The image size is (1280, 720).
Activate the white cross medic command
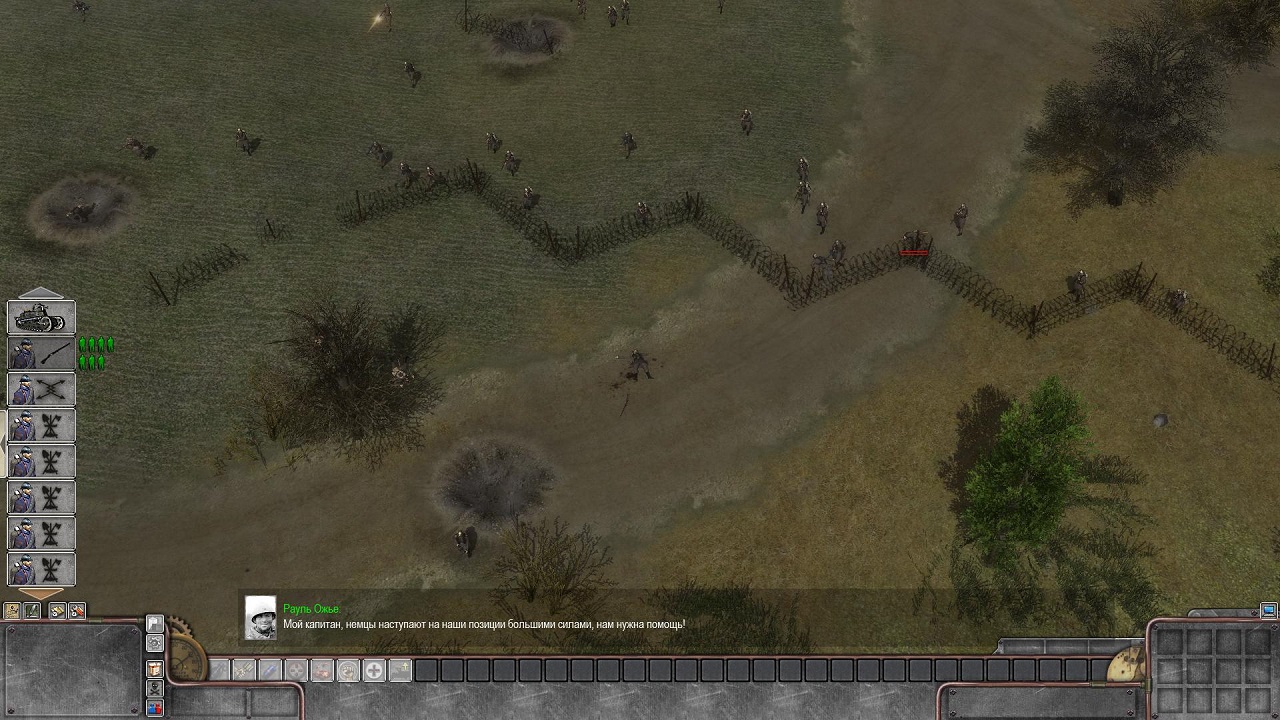374,671
